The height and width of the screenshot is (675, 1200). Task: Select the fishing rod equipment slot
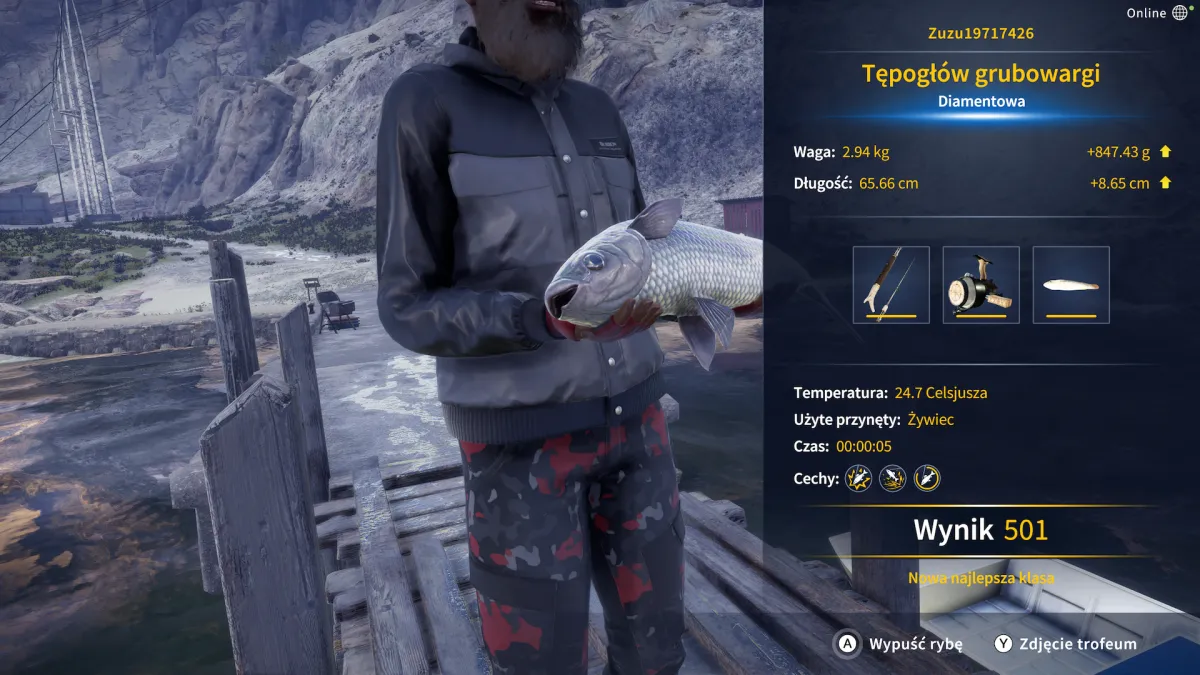pyautogui.click(x=891, y=285)
